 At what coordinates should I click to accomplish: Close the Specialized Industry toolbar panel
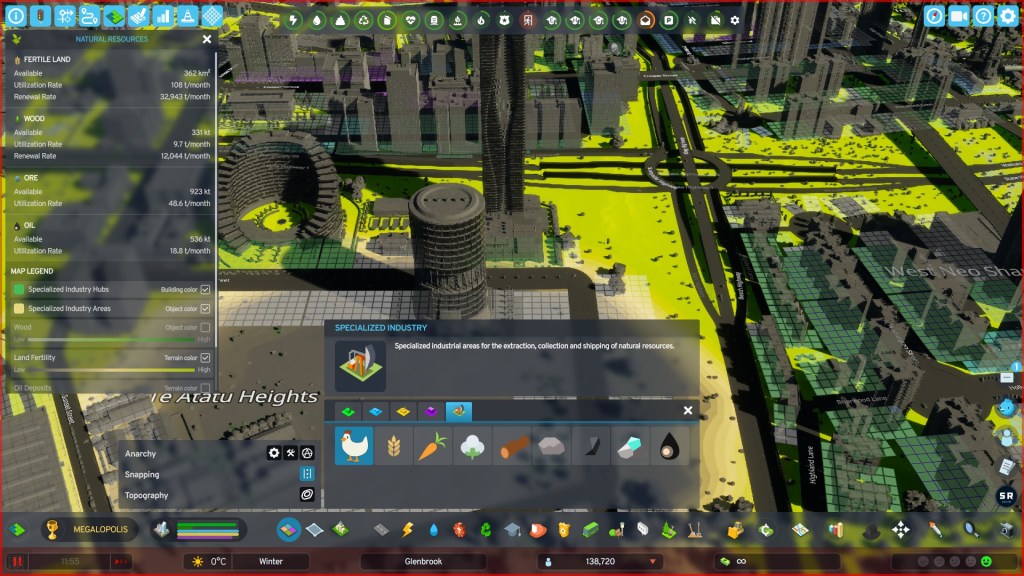688,411
